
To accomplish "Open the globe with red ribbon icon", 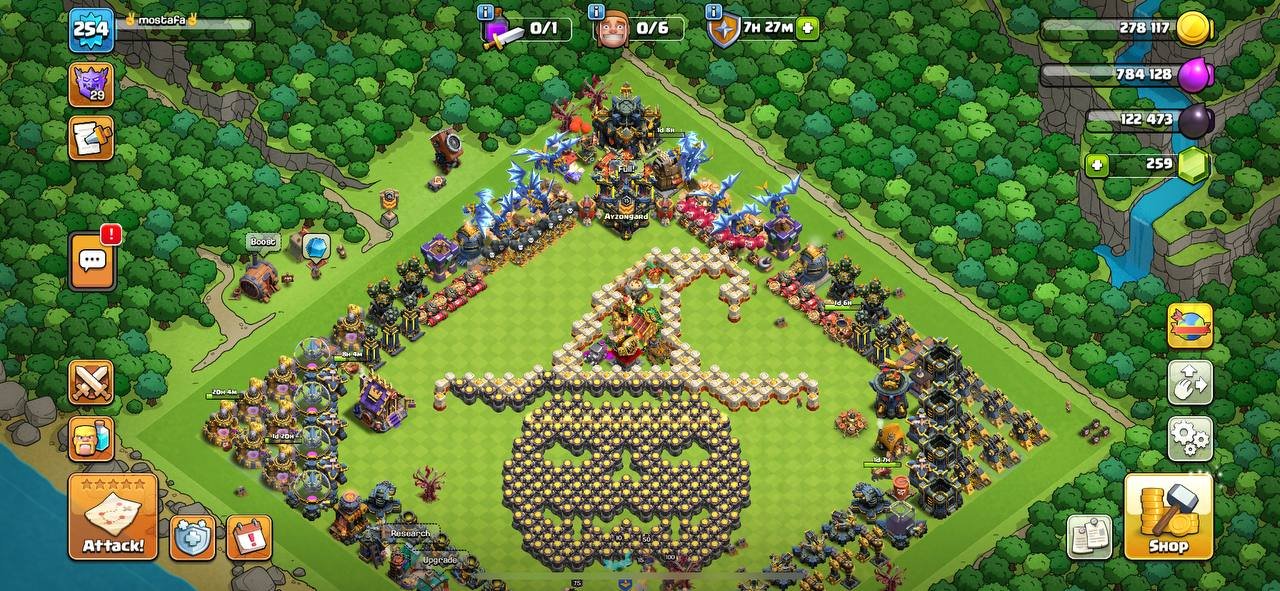I will tap(1190, 326).
